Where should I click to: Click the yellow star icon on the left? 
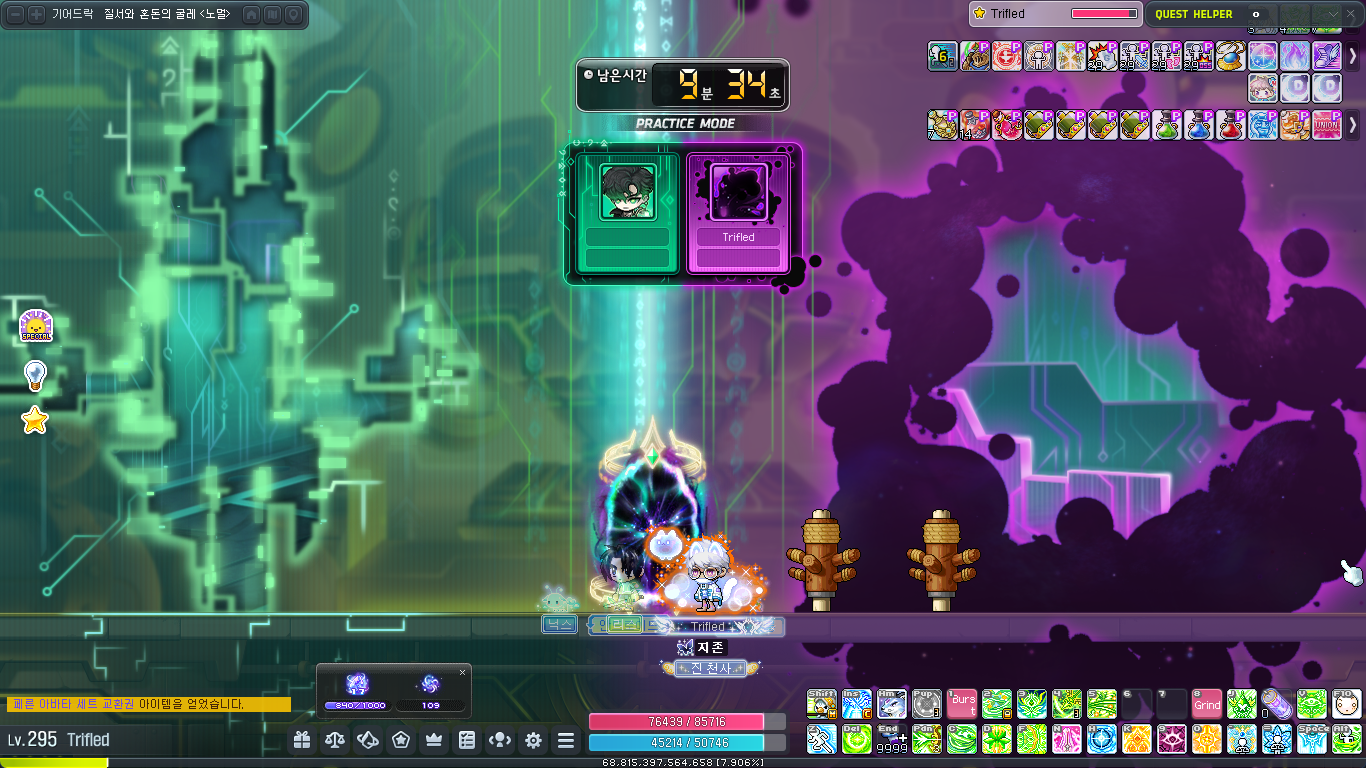pyautogui.click(x=35, y=421)
